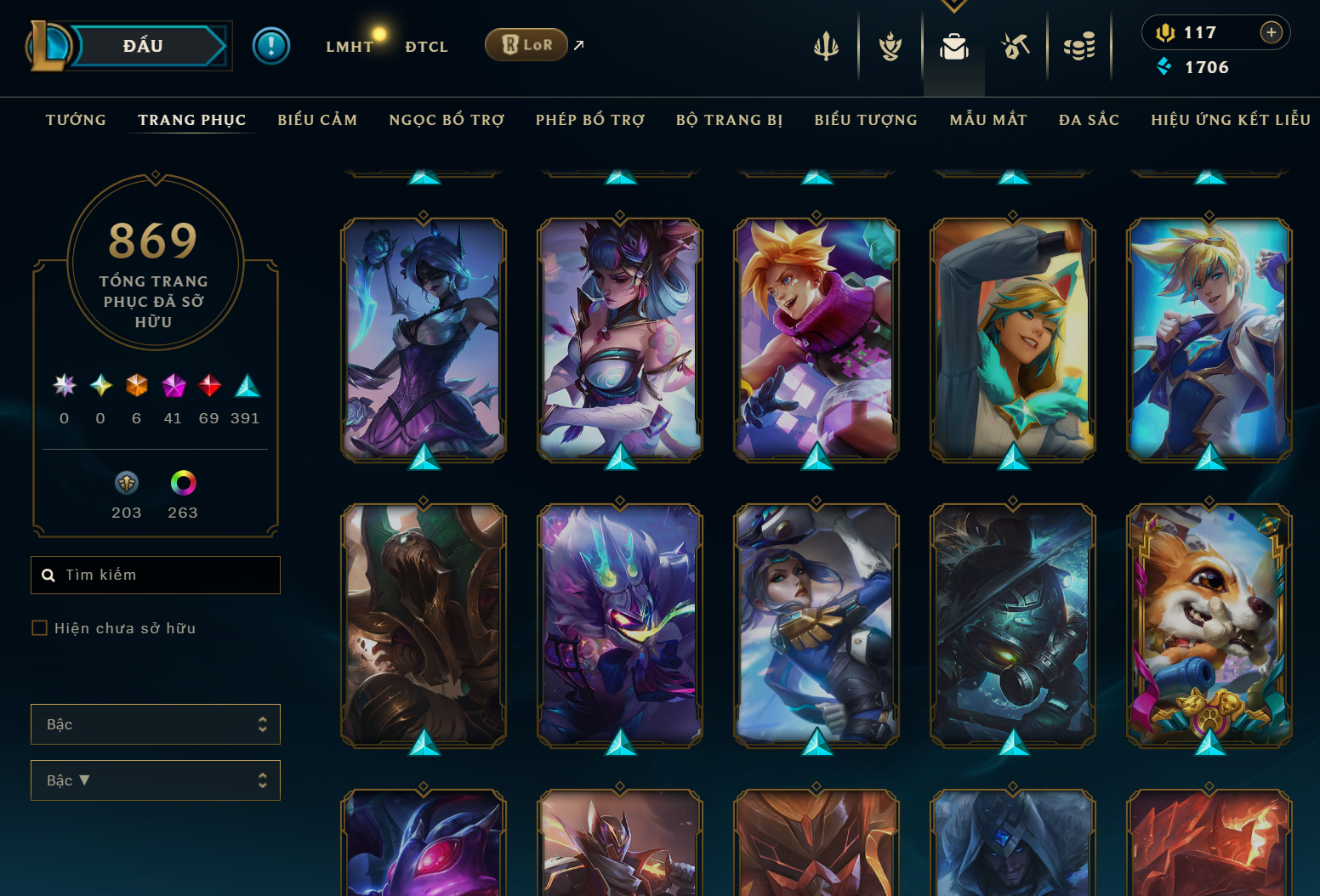This screenshot has width=1320, height=896.
Task: Switch to the ĐTCL game mode
Action: 426,47
